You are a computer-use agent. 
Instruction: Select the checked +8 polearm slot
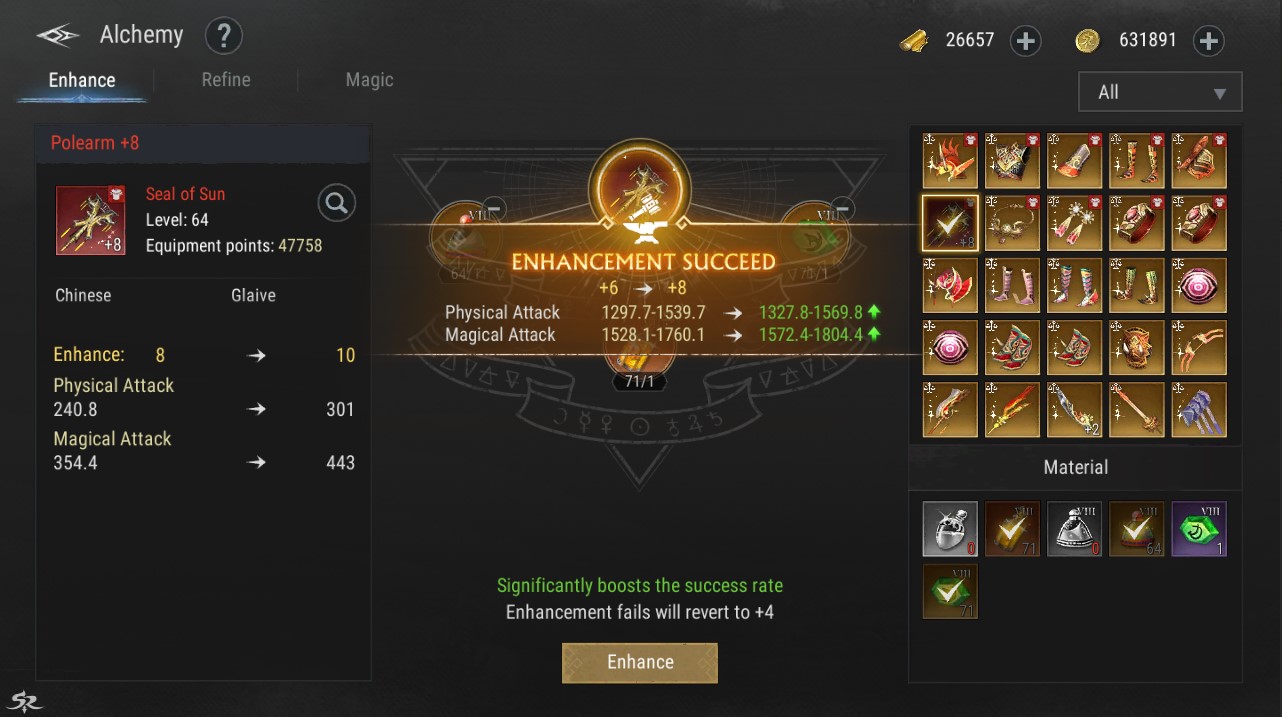(x=949, y=223)
